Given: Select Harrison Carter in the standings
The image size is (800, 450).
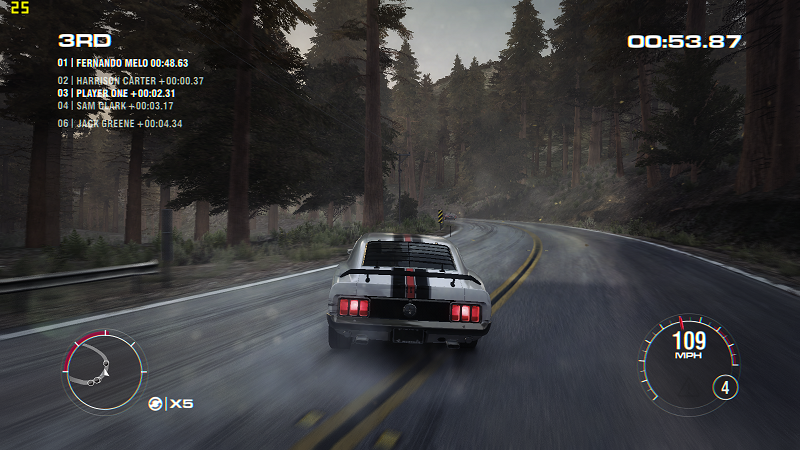Looking at the screenshot, I should pos(130,81).
